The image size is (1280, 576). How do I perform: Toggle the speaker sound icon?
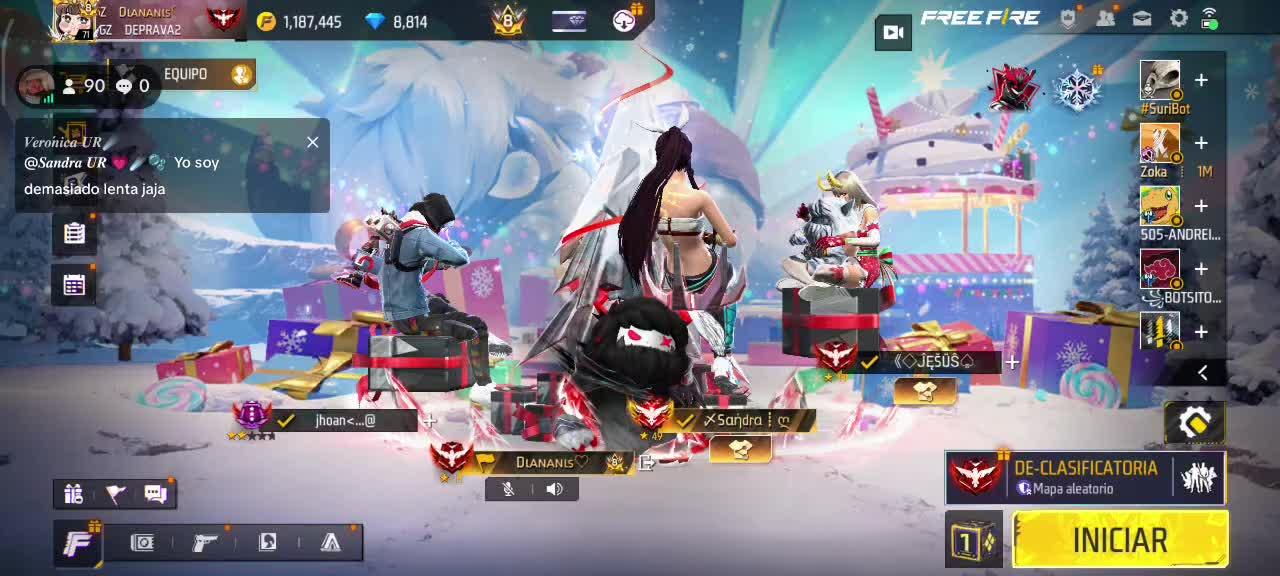[x=555, y=489]
